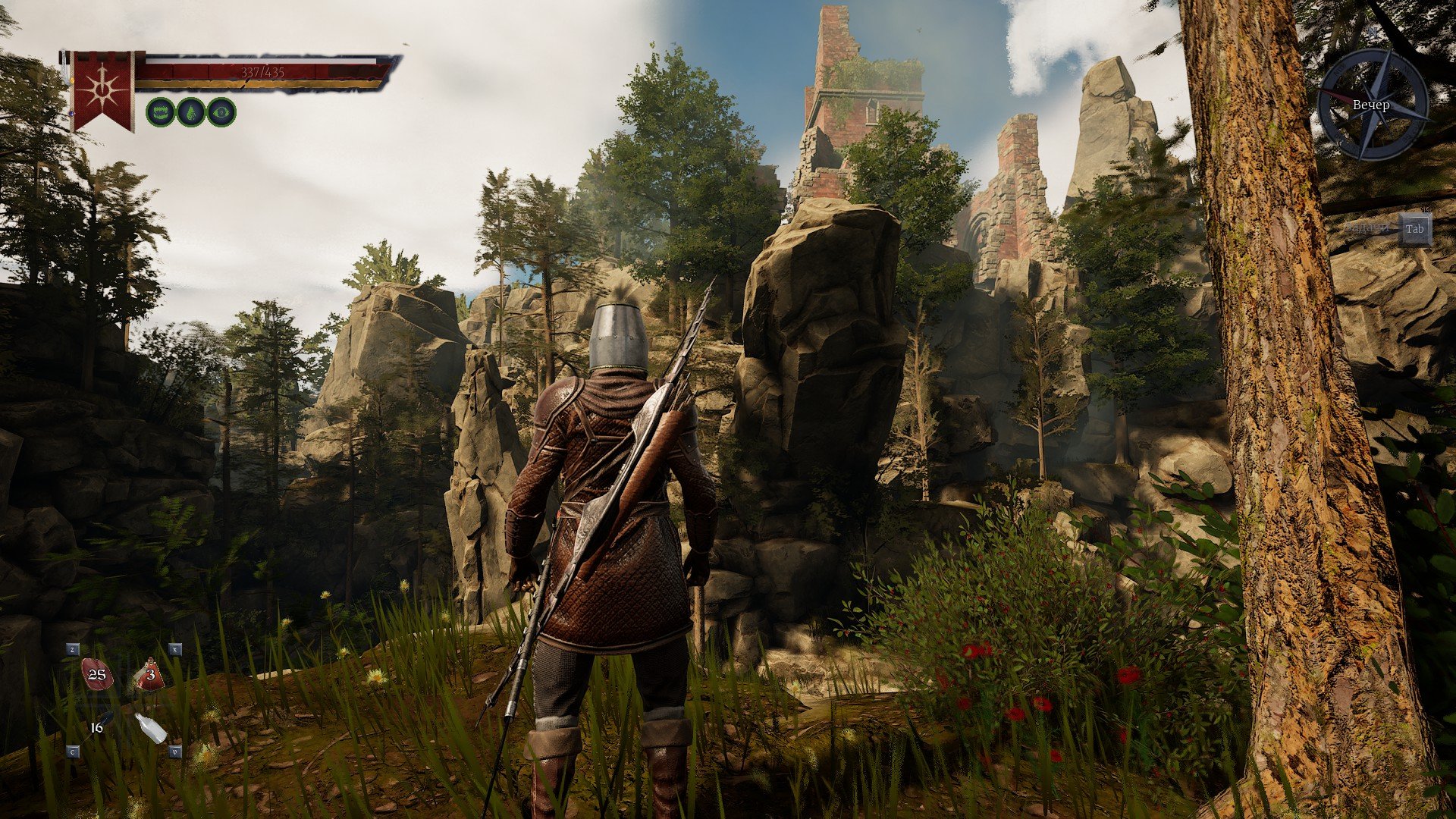Click the green jaws status effect icon
The image size is (1456, 819).
(160, 112)
